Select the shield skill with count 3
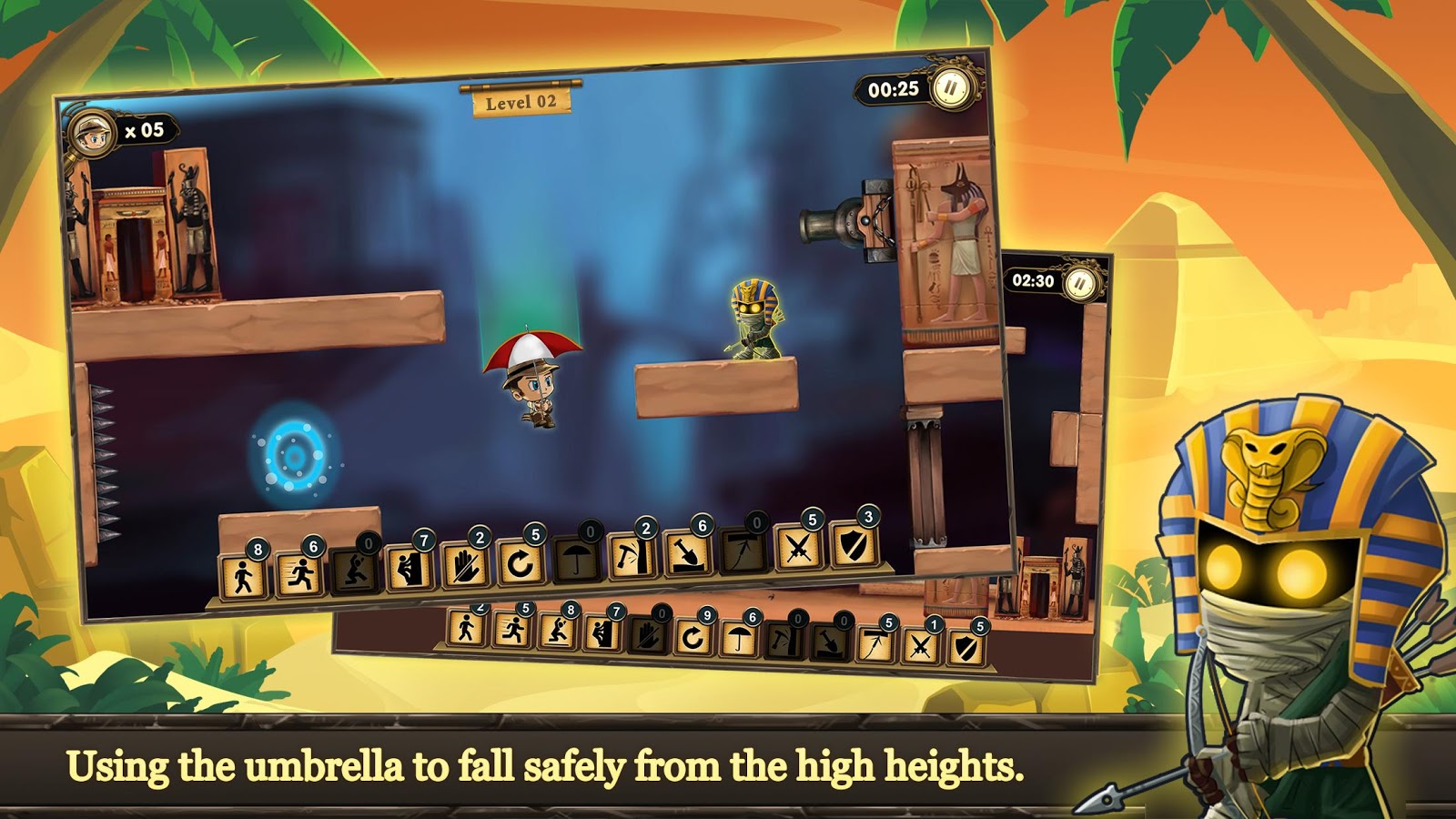Viewport: 1456px width, 819px height. 854,546
